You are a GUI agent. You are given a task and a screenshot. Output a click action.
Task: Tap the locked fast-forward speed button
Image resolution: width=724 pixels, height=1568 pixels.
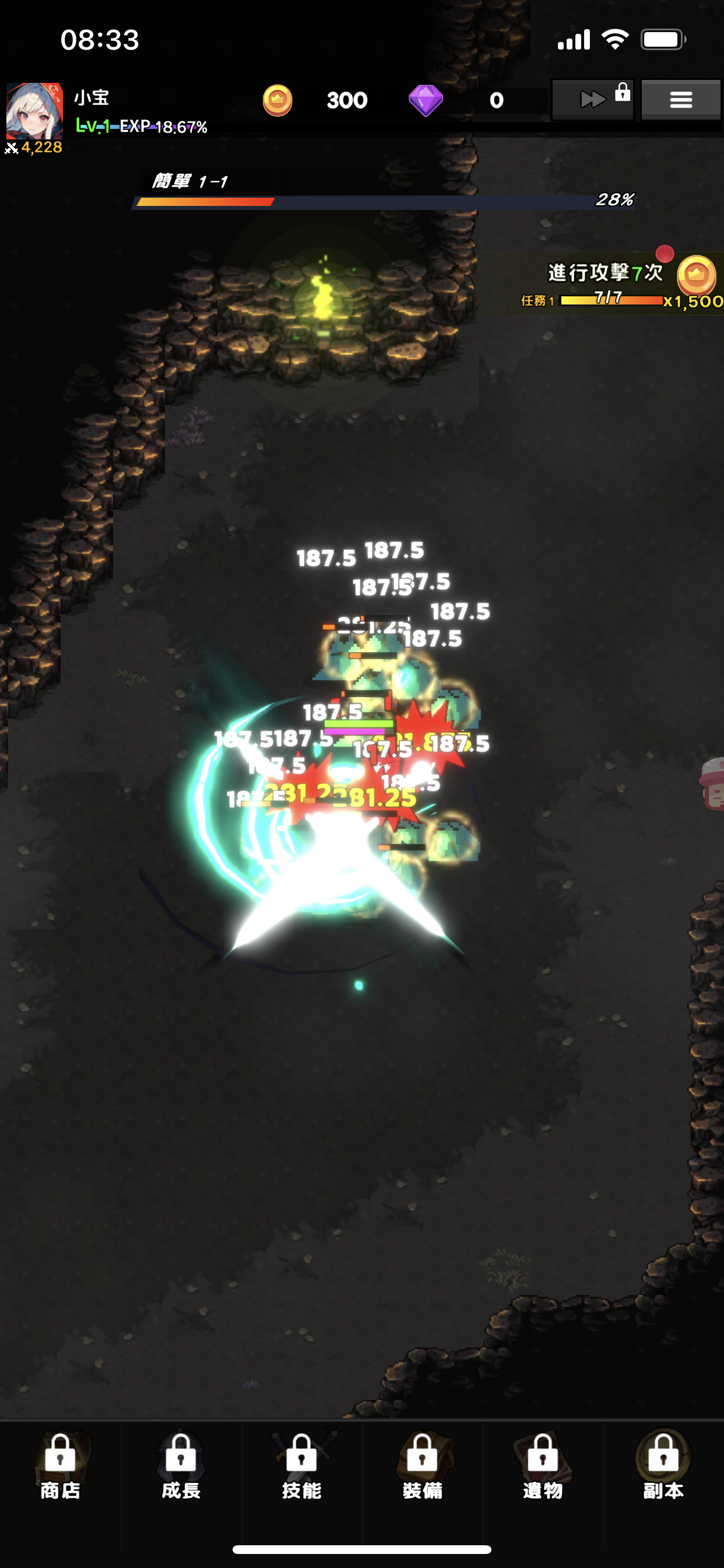[593, 99]
